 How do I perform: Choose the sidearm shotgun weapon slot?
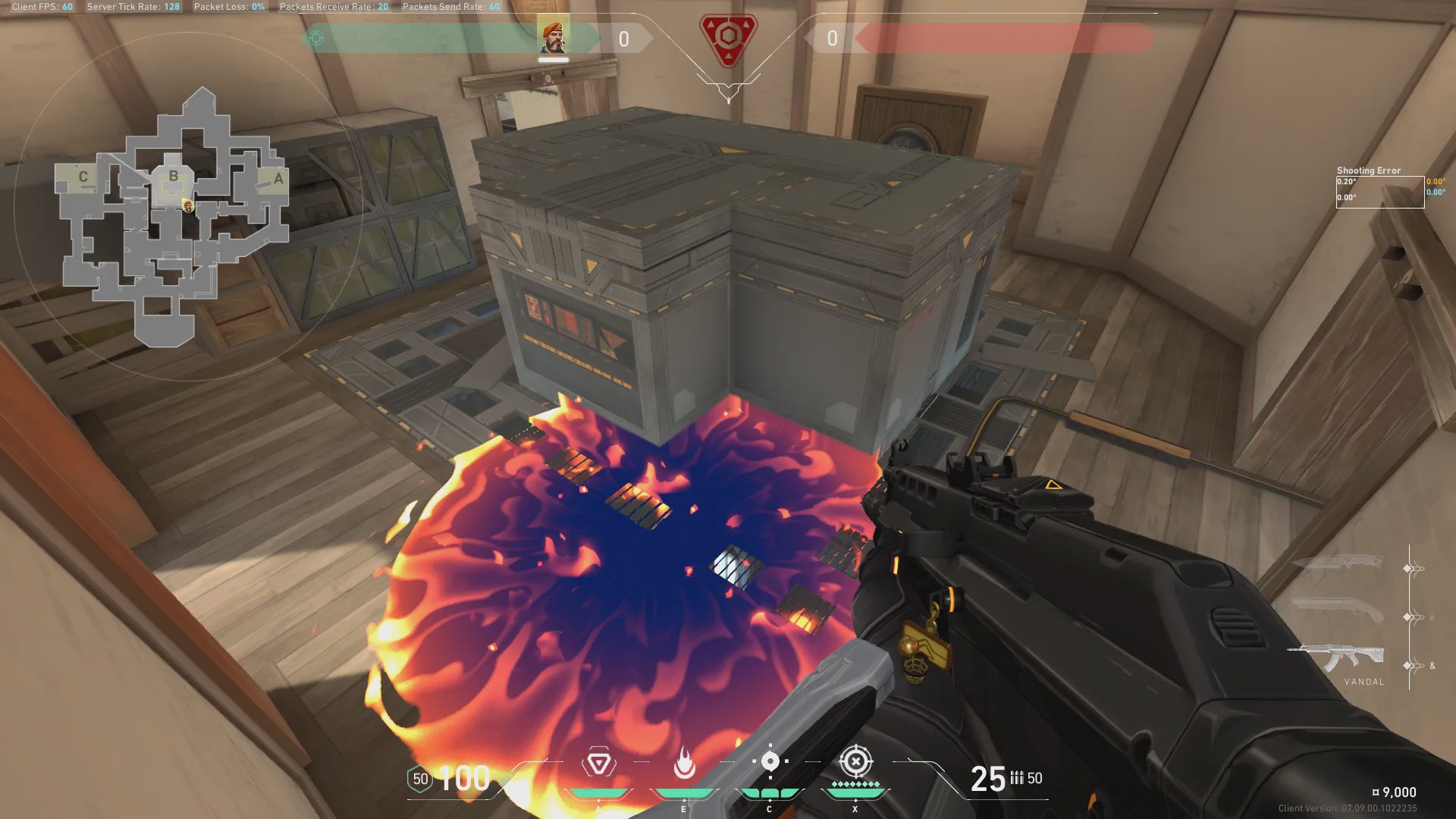click(x=1338, y=608)
